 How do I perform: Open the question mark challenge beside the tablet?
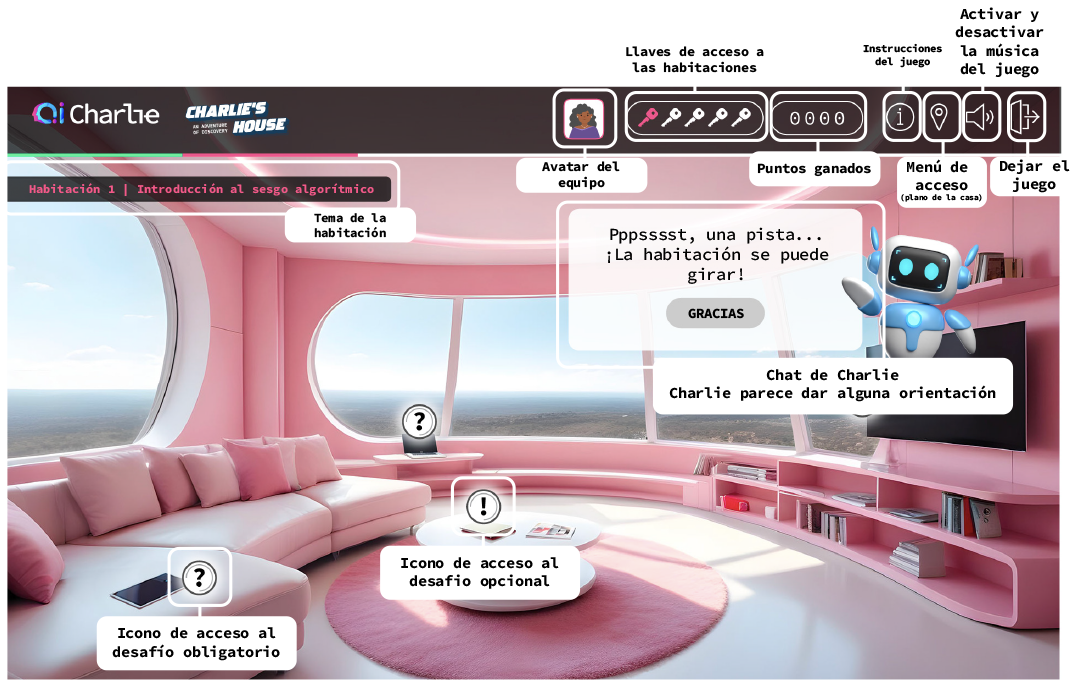point(200,577)
